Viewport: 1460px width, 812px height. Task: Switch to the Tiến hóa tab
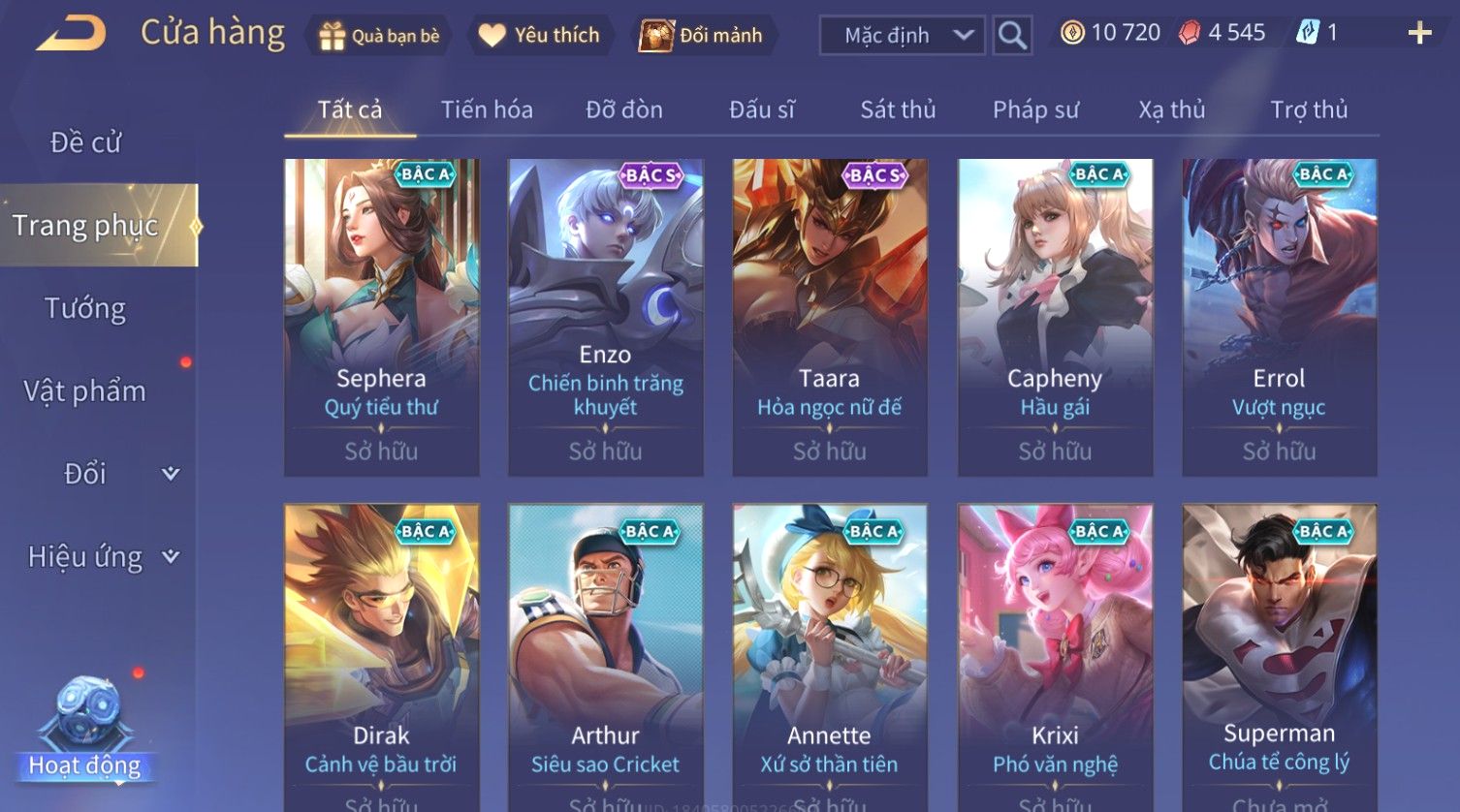[x=487, y=109]
